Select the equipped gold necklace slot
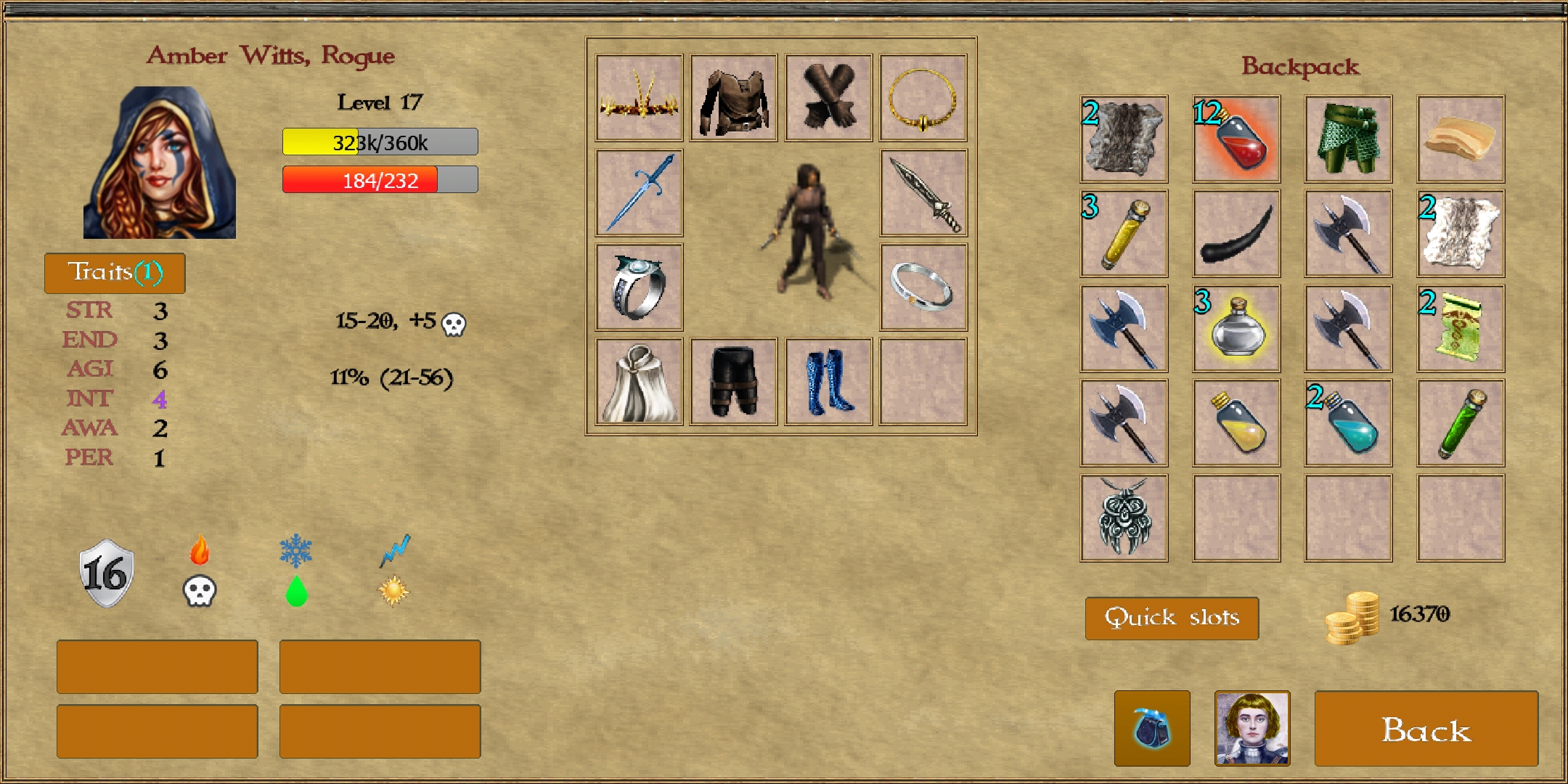 click(x=923, y=97)
